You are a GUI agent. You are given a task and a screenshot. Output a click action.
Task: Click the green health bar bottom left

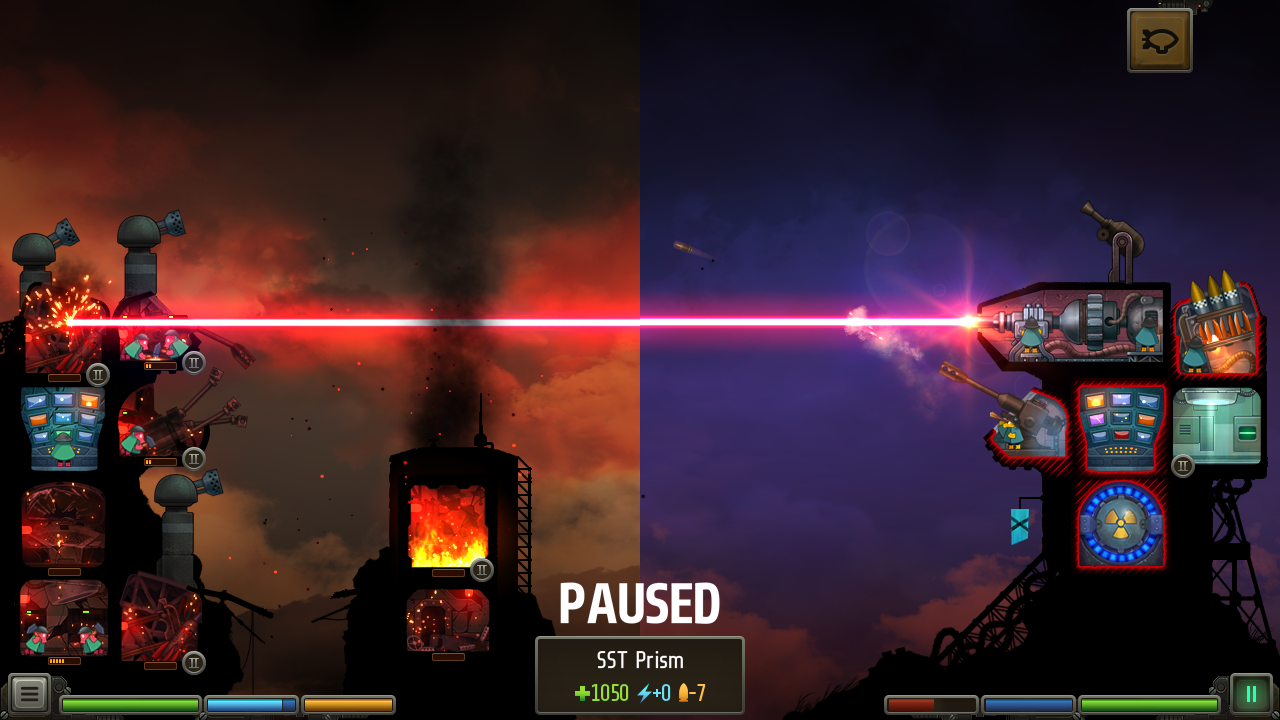[x=130, y=705]
